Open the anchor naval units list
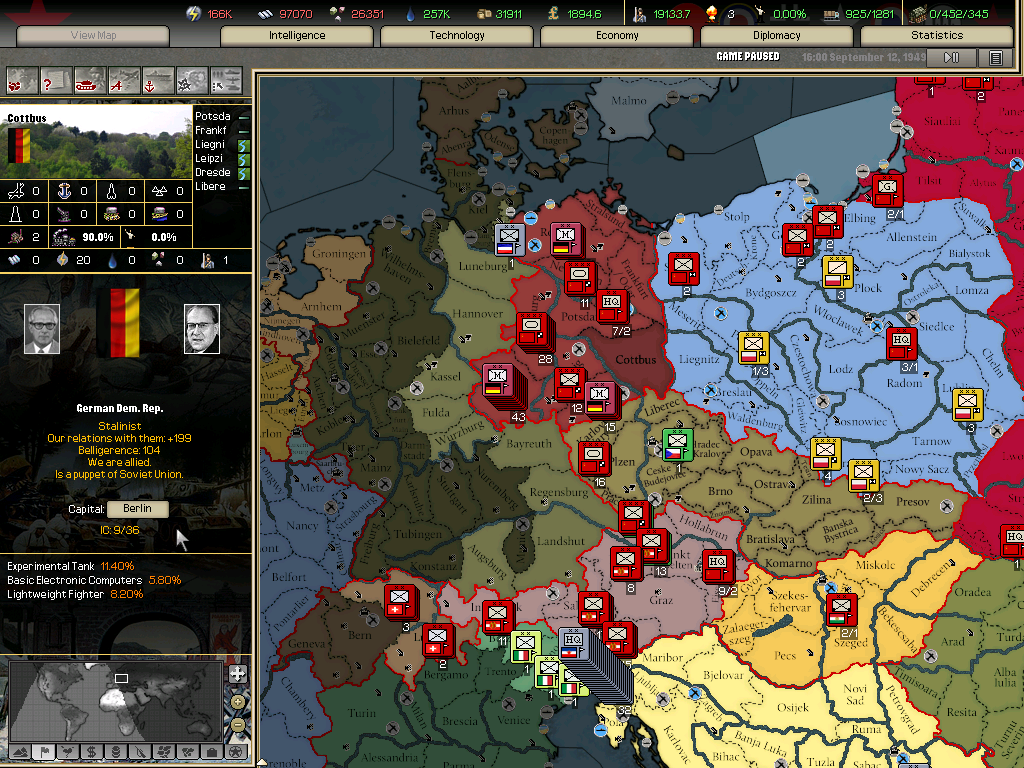 click(158, 79)
